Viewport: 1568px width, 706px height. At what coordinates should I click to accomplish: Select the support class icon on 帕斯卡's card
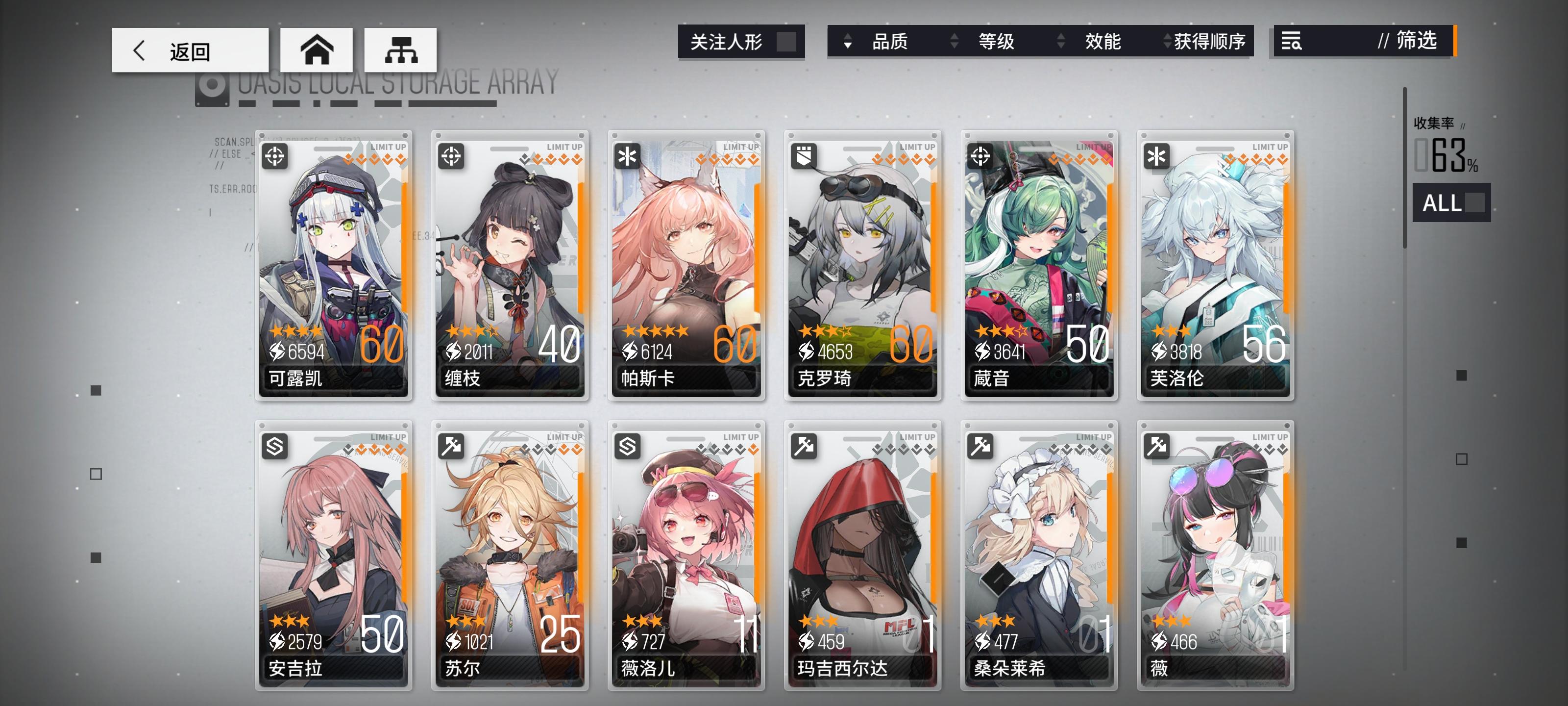(x=628, y=157)
